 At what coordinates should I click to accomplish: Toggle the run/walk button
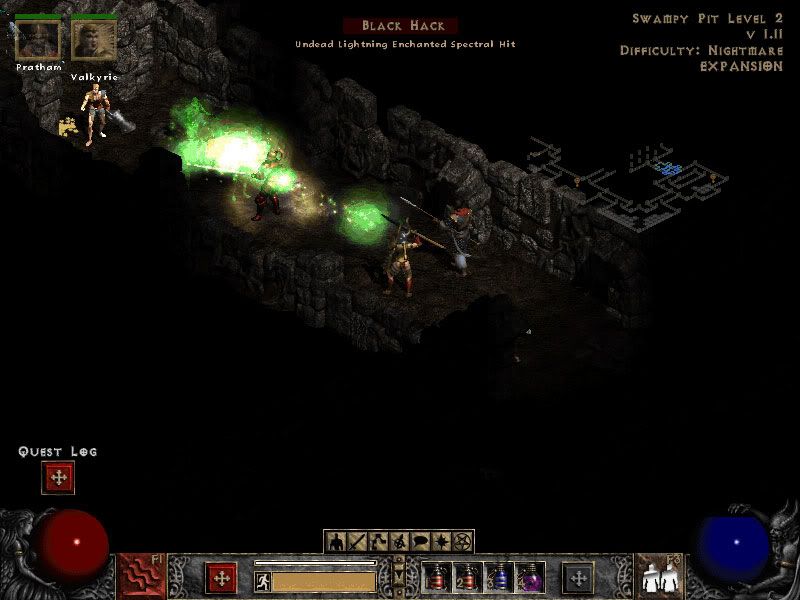pos(262,580)
